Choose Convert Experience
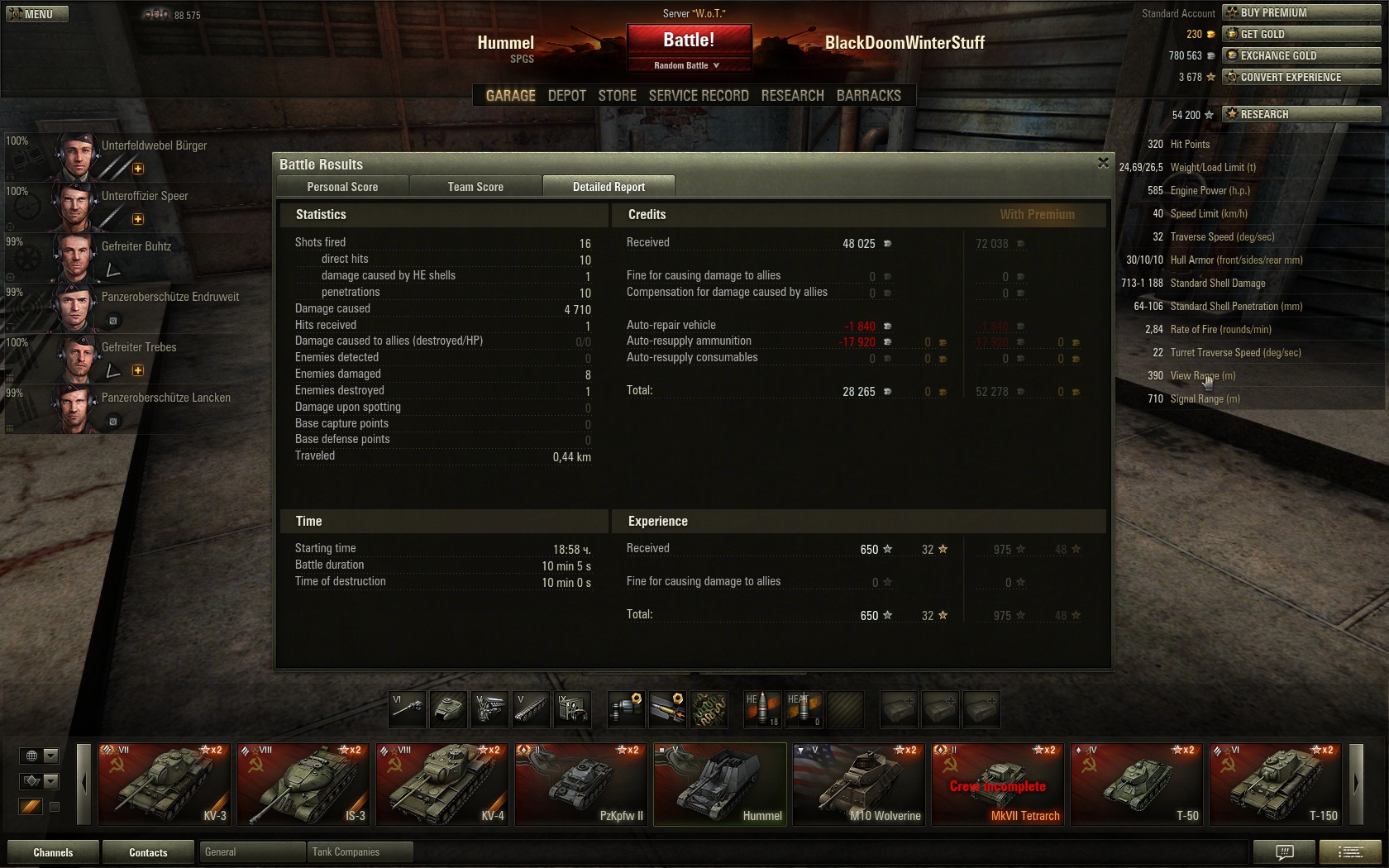 (1301, 77)
